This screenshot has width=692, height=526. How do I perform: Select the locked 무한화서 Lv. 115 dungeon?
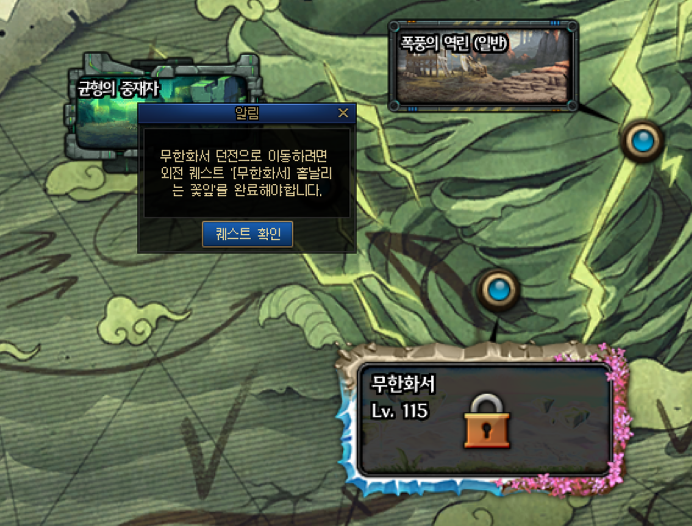[x=484, y=418]
